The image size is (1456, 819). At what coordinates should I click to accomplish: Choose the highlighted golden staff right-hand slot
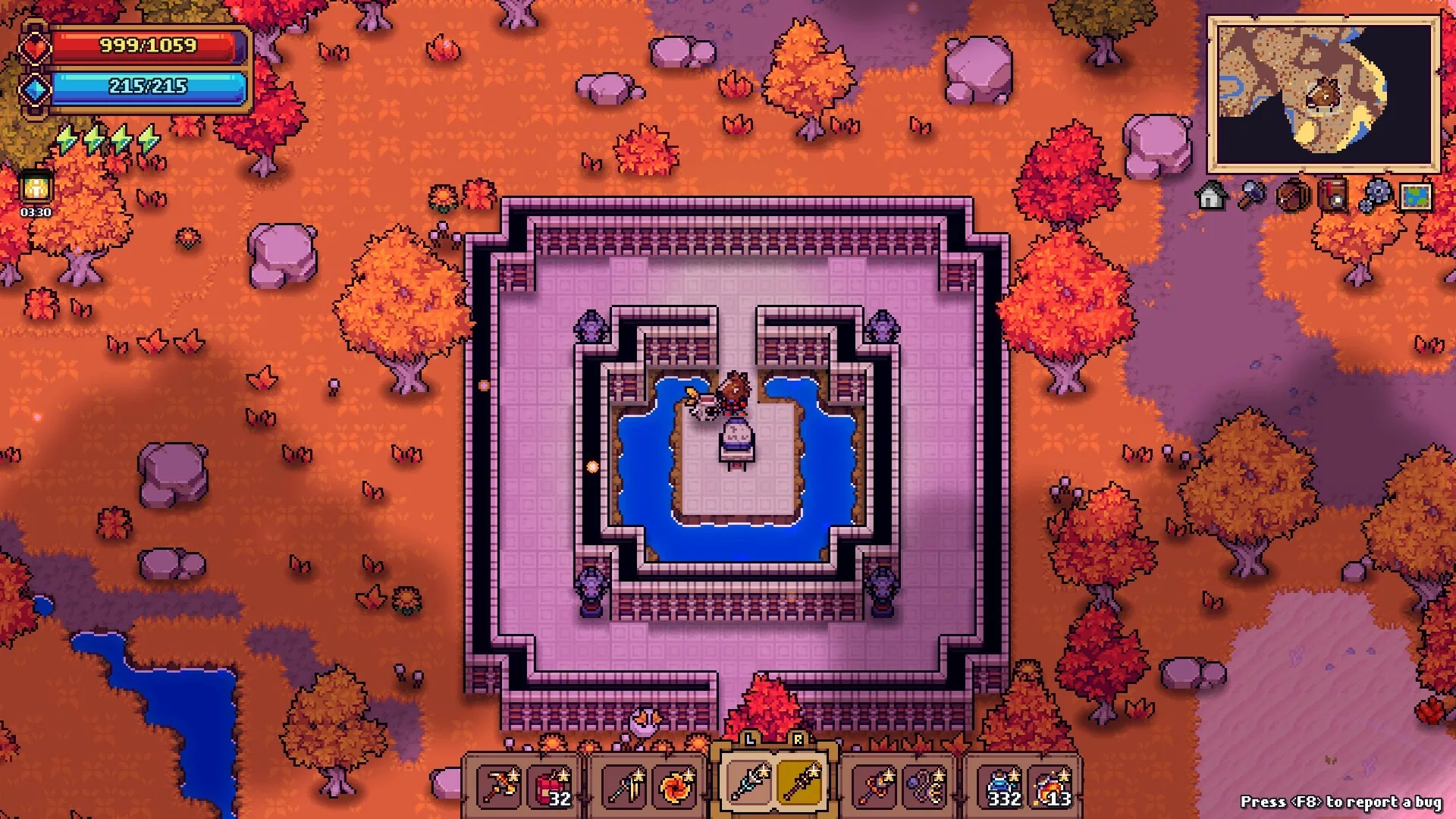[799, 783]
